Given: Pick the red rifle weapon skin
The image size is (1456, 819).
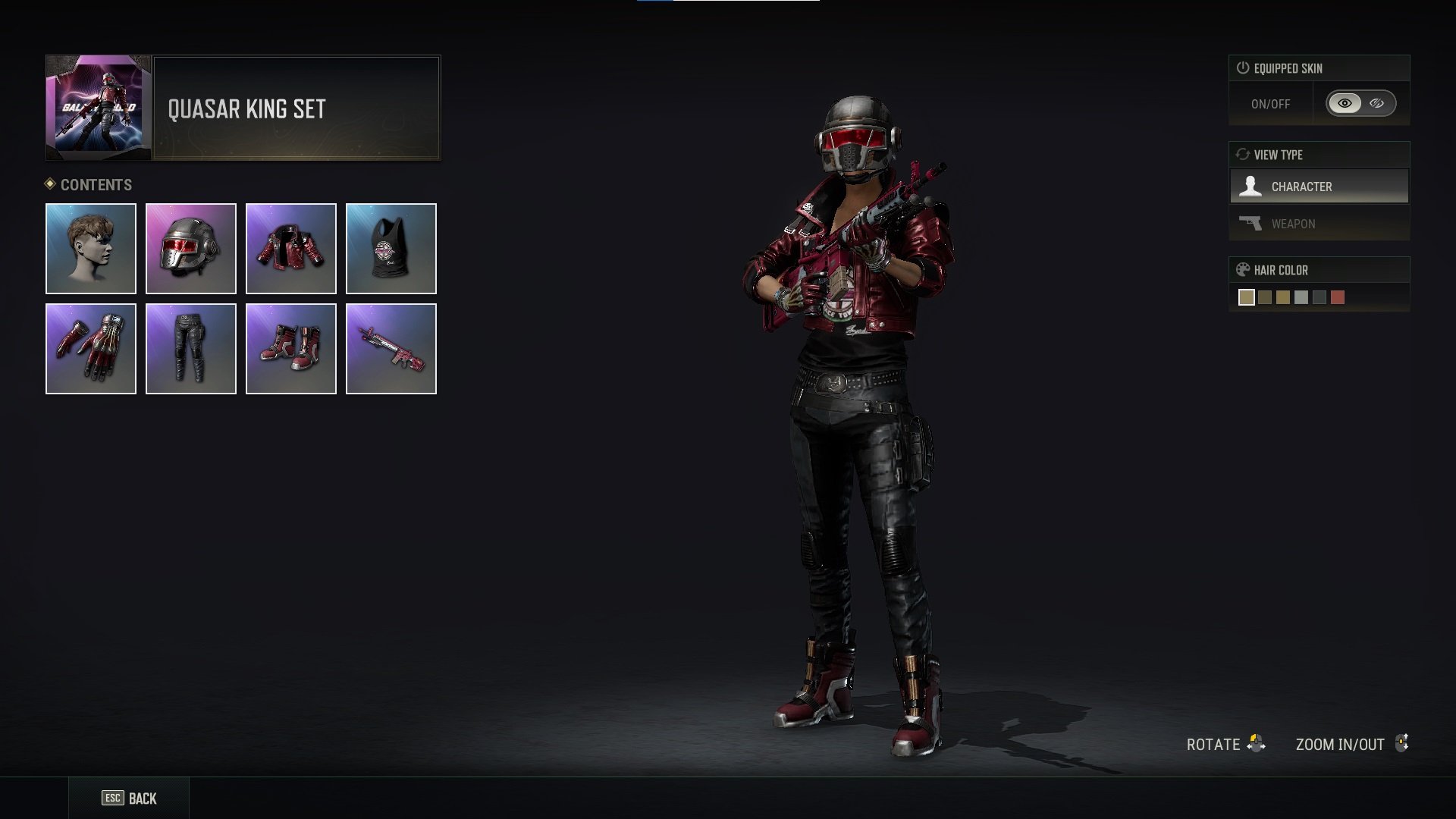Looking at the screenshot, I should [391, 349].
